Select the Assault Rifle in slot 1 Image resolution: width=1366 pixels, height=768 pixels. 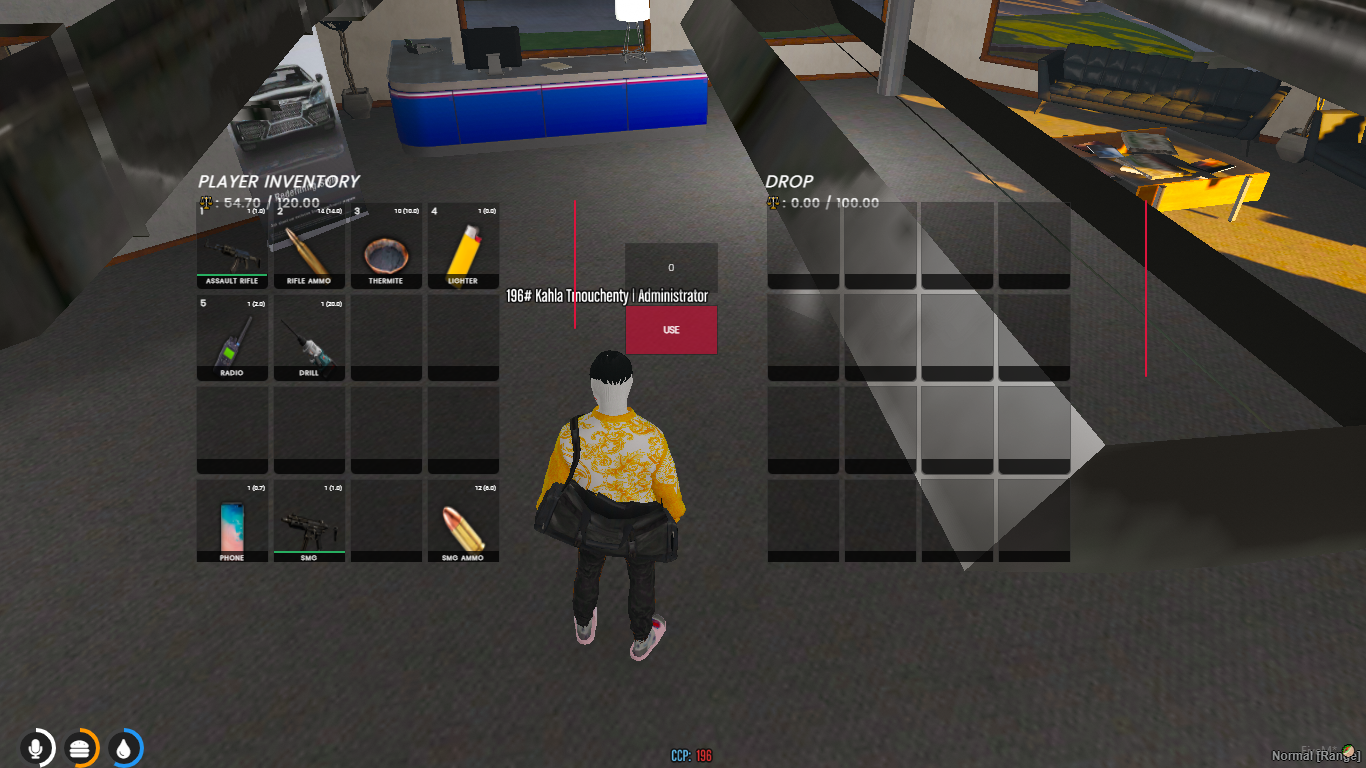pyautogui.click(x=231, y=245)
